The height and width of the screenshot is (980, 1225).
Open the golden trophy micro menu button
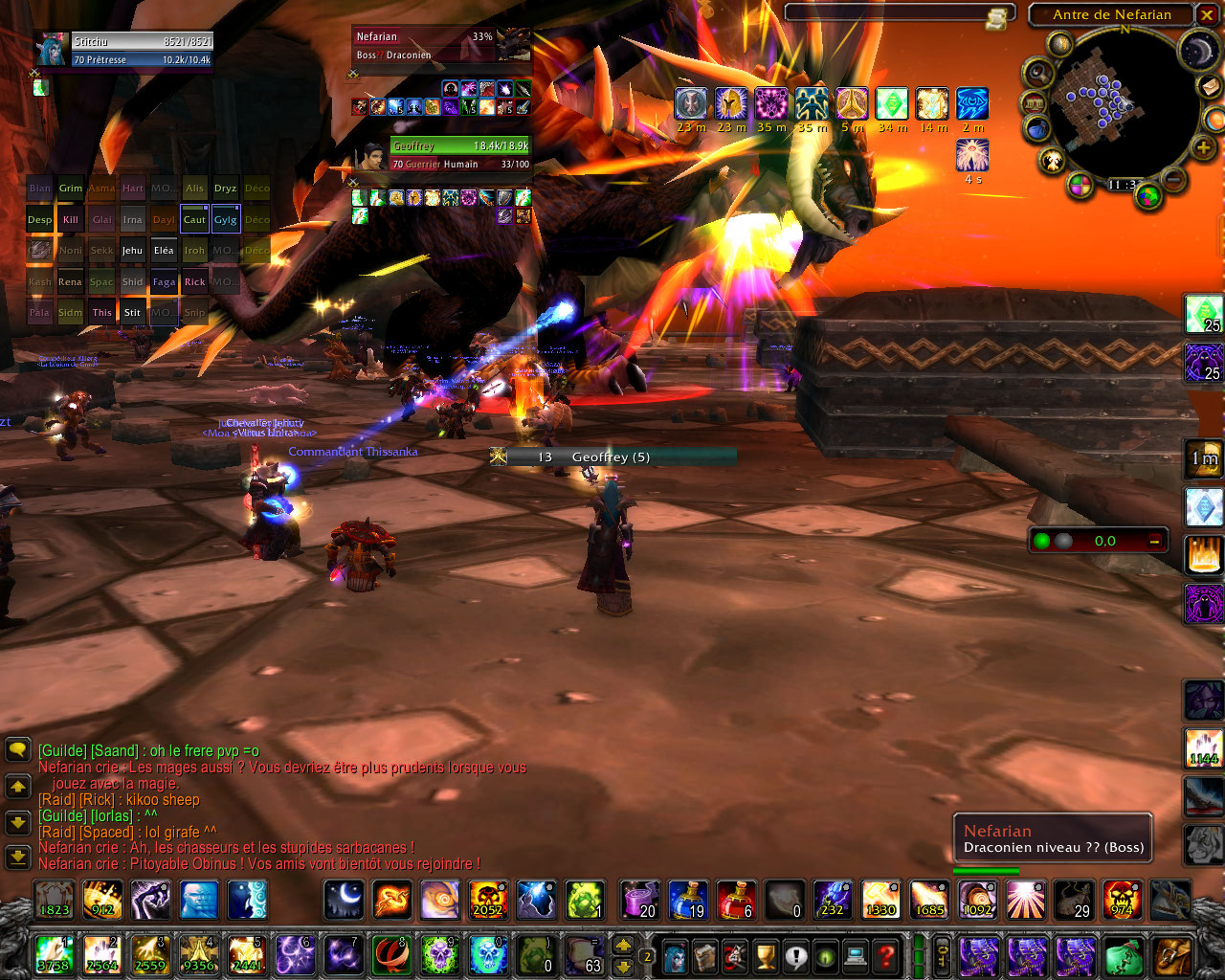click(x=765, y=955)
